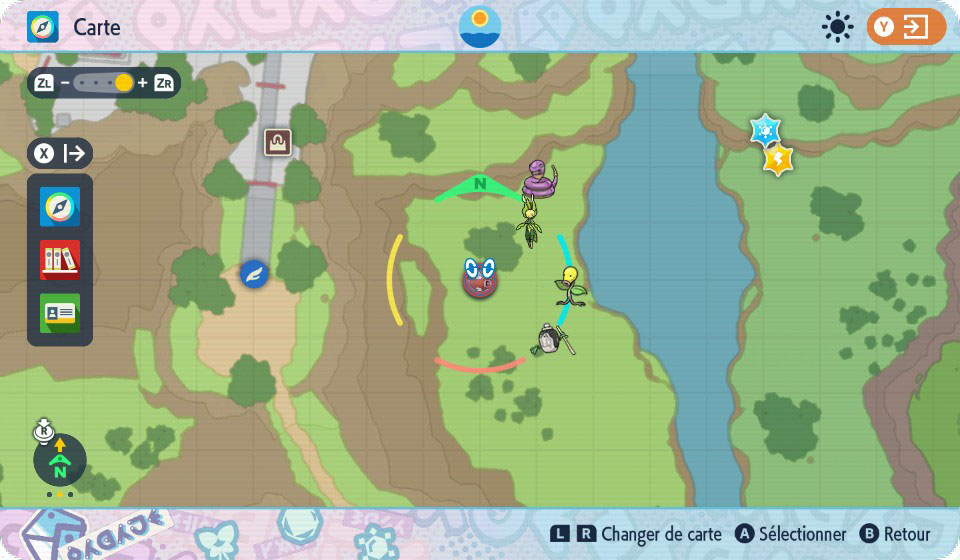Zoom out with the minus sign on the zoom bar

click(x=65, y=83)
